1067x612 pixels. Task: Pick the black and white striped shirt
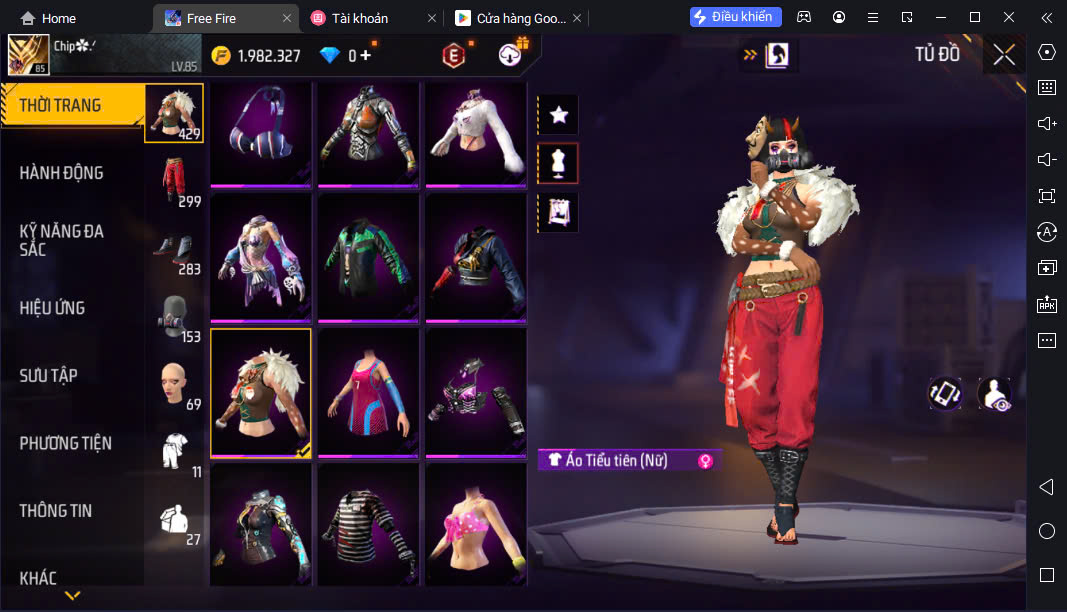pyautogui.click(x=368, y=525)
